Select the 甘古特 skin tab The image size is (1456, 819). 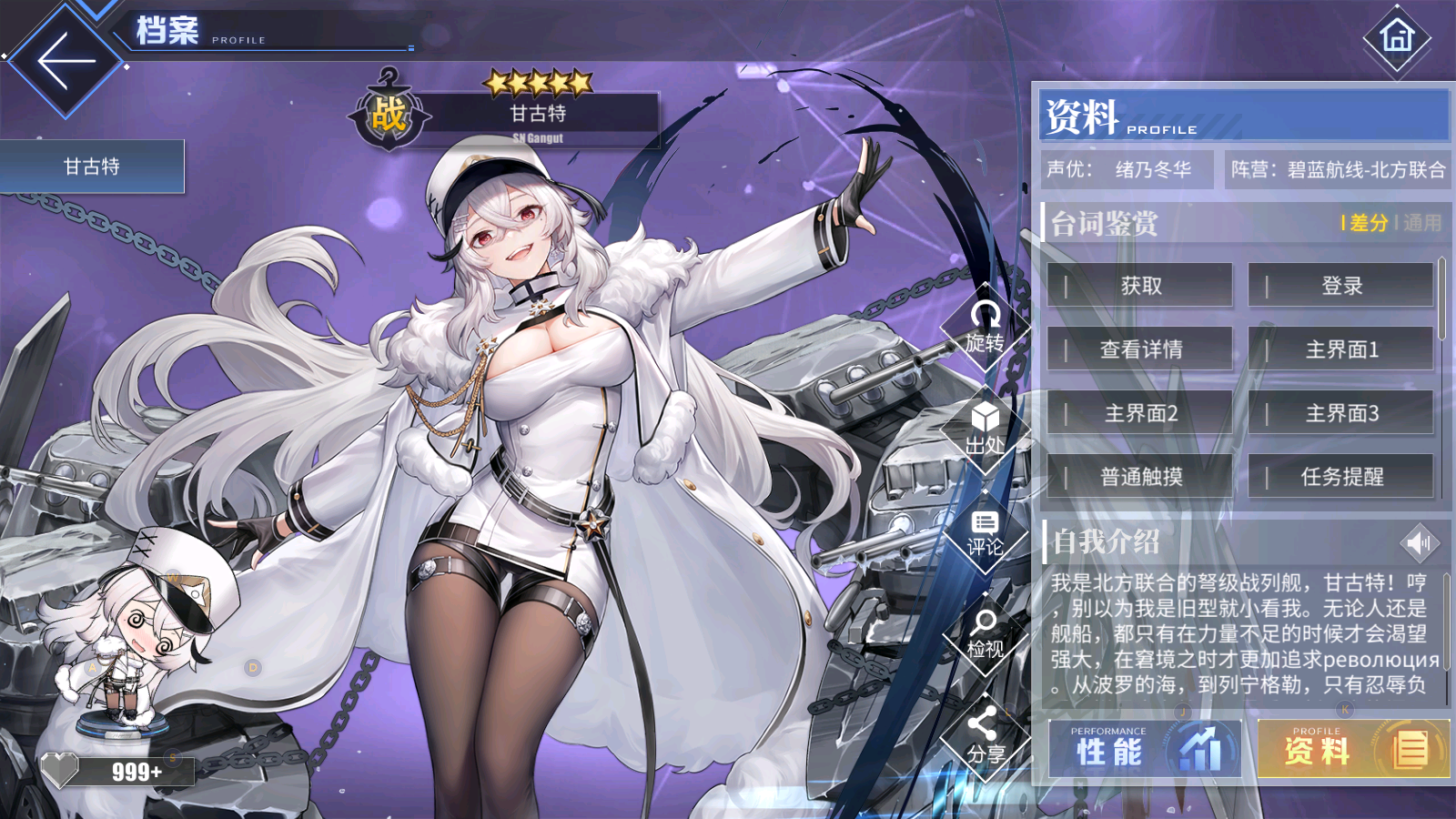pos(92,167)
